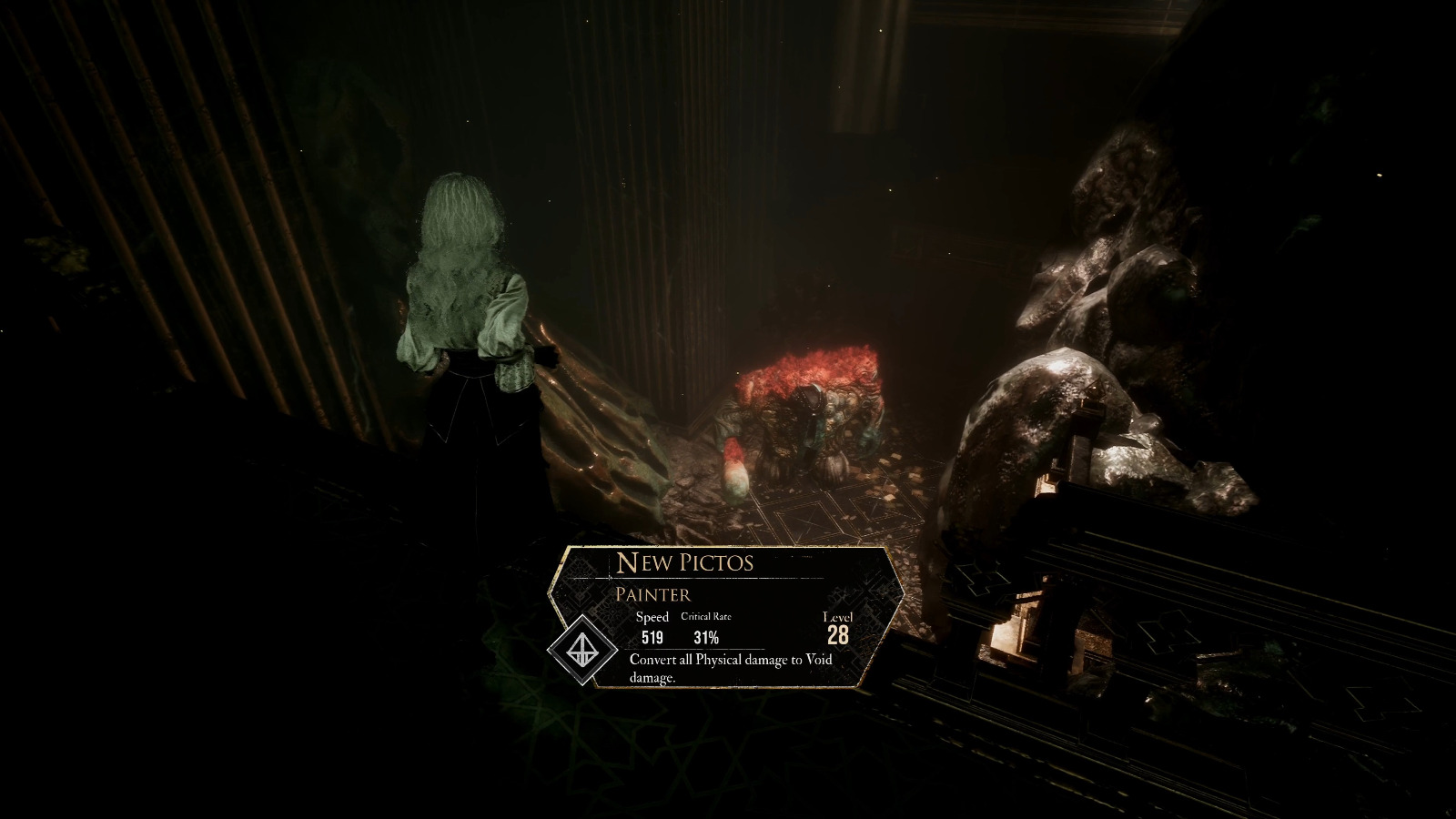This screenshot has height=819, width=1456.
Task: Select the Level label above 28
Action: [840, 616]
